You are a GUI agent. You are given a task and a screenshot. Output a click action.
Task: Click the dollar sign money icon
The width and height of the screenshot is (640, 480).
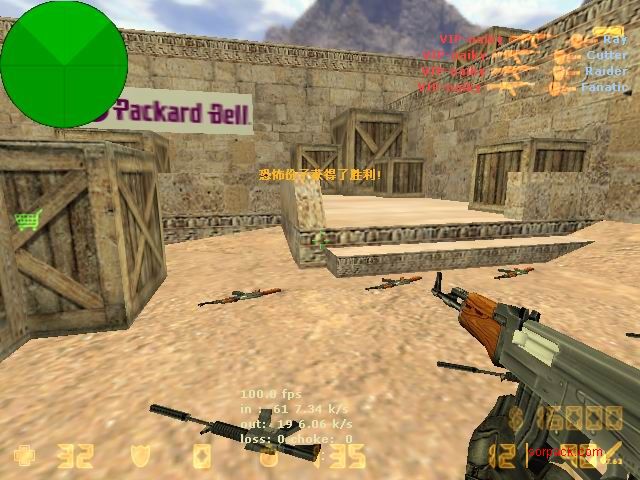coord(518,418)
